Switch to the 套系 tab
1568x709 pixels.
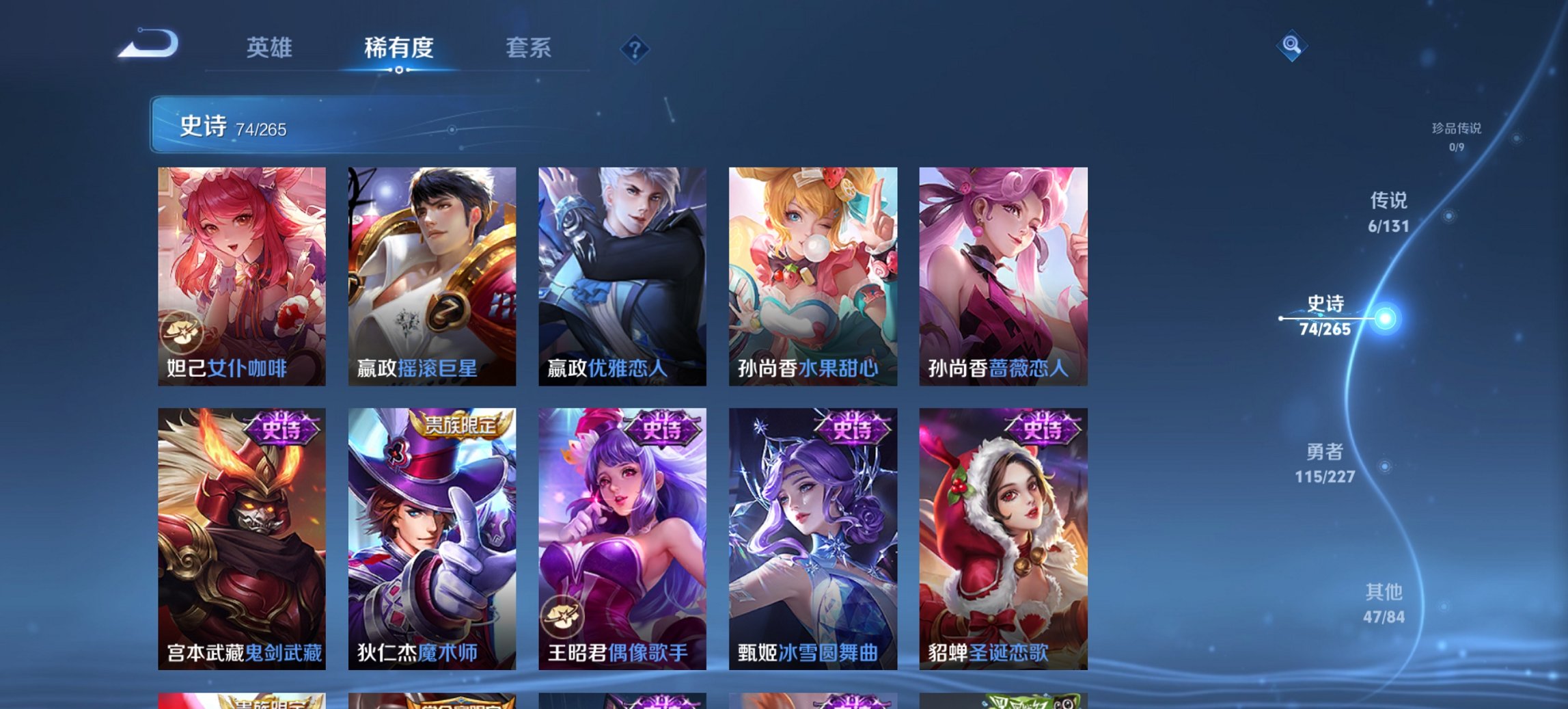(x=528, y=49)
